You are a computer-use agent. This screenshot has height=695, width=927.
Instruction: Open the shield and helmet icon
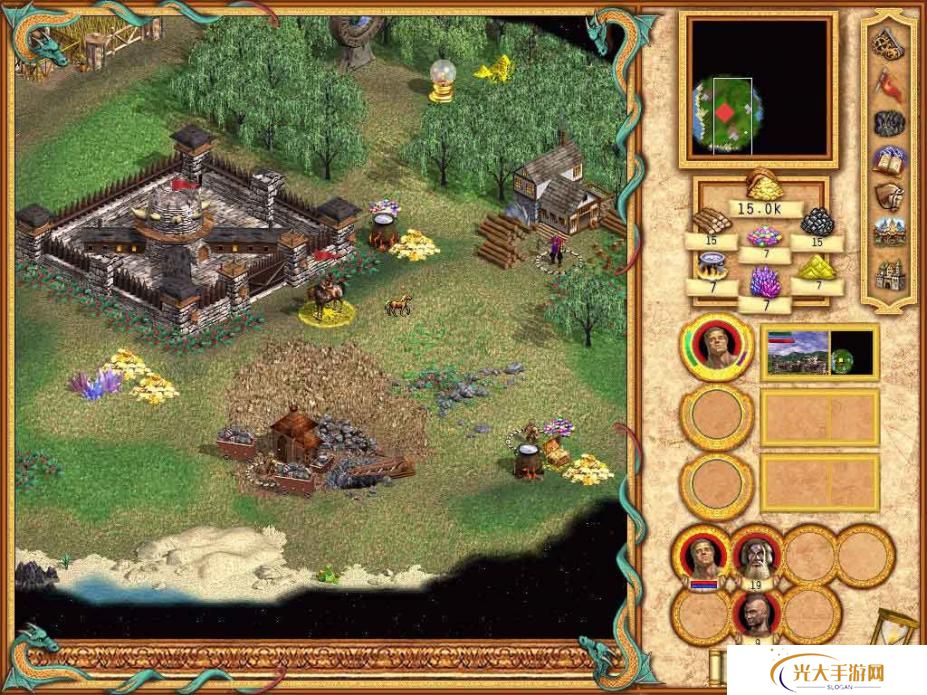click(x=886, y=196)
